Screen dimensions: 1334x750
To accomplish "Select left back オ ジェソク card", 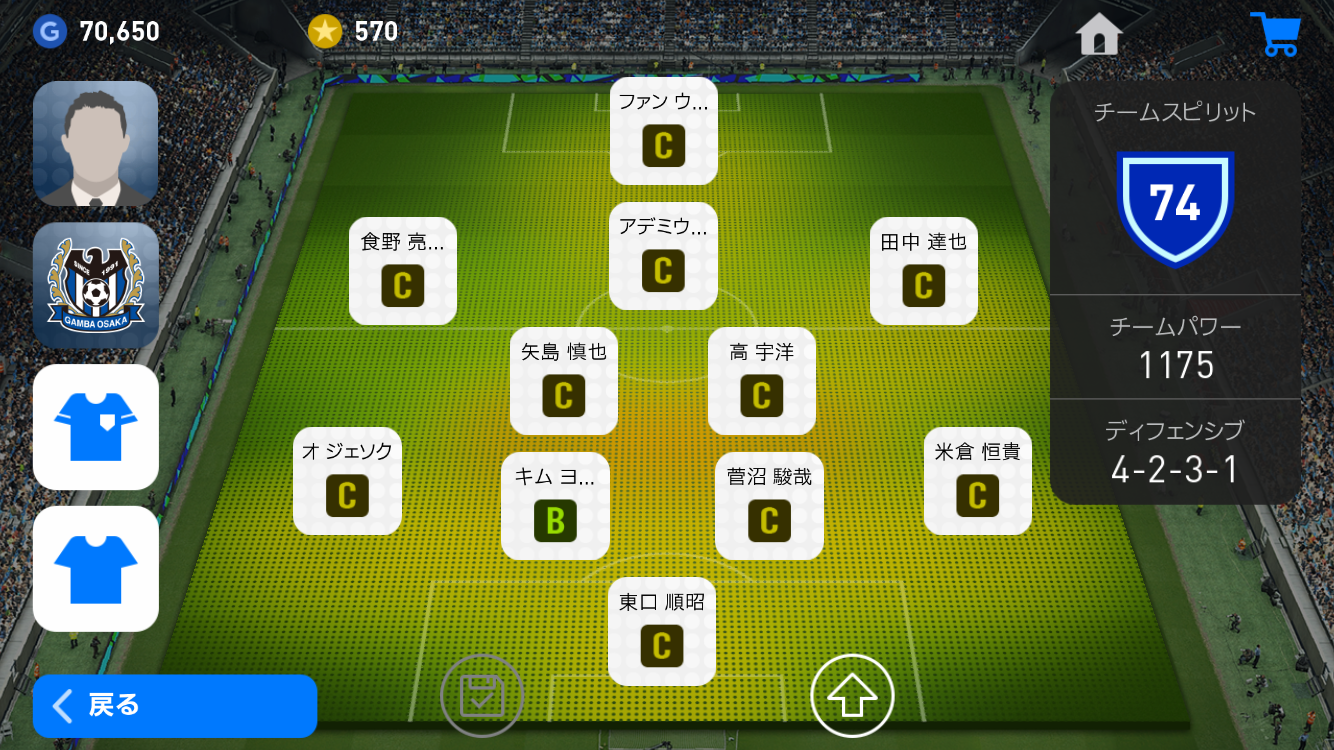I will pos(347,481).
